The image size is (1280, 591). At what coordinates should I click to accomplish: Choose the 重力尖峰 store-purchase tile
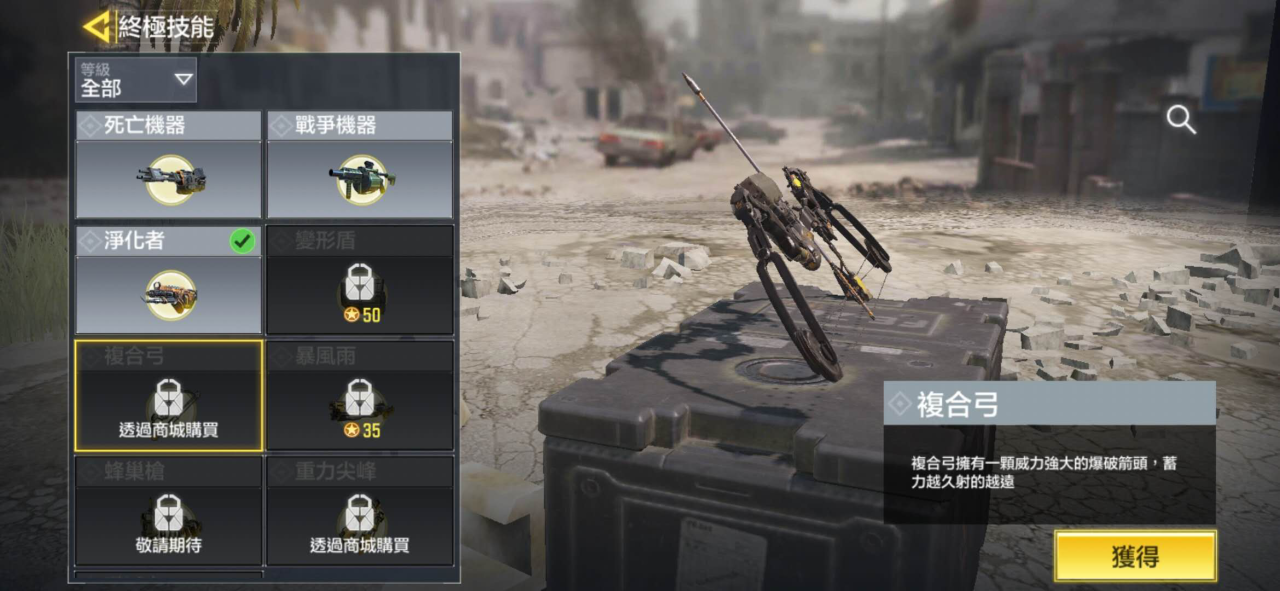[360, 511]
